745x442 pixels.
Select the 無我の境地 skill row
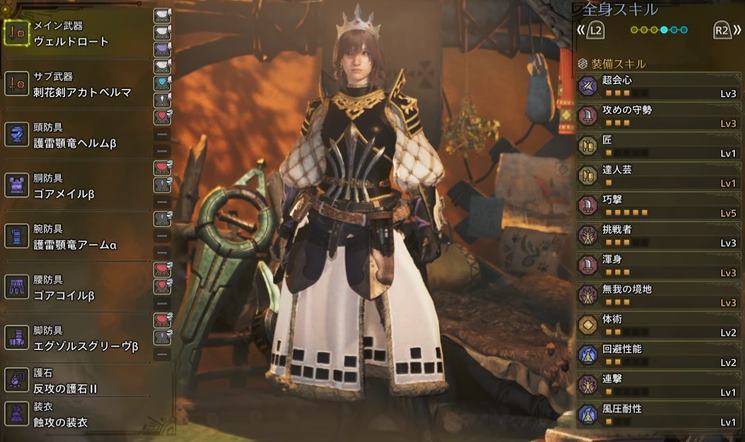pos(660,296)
